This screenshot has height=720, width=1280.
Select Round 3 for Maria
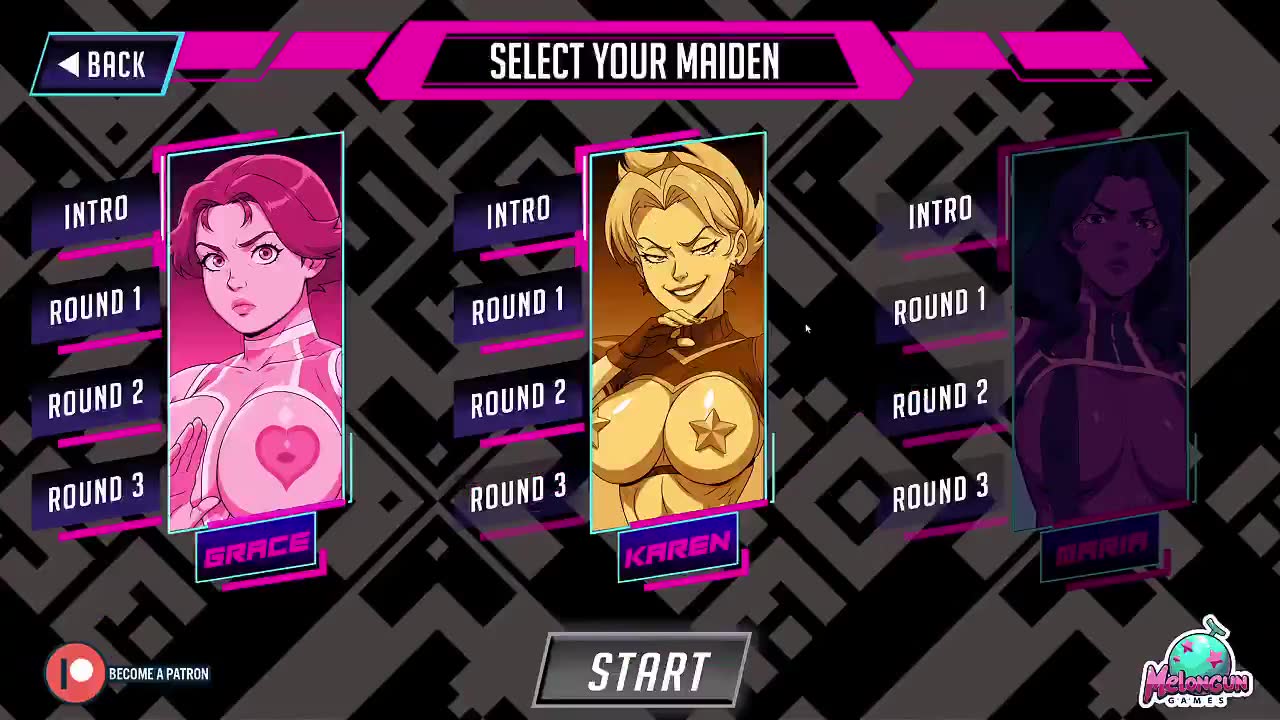940,492
